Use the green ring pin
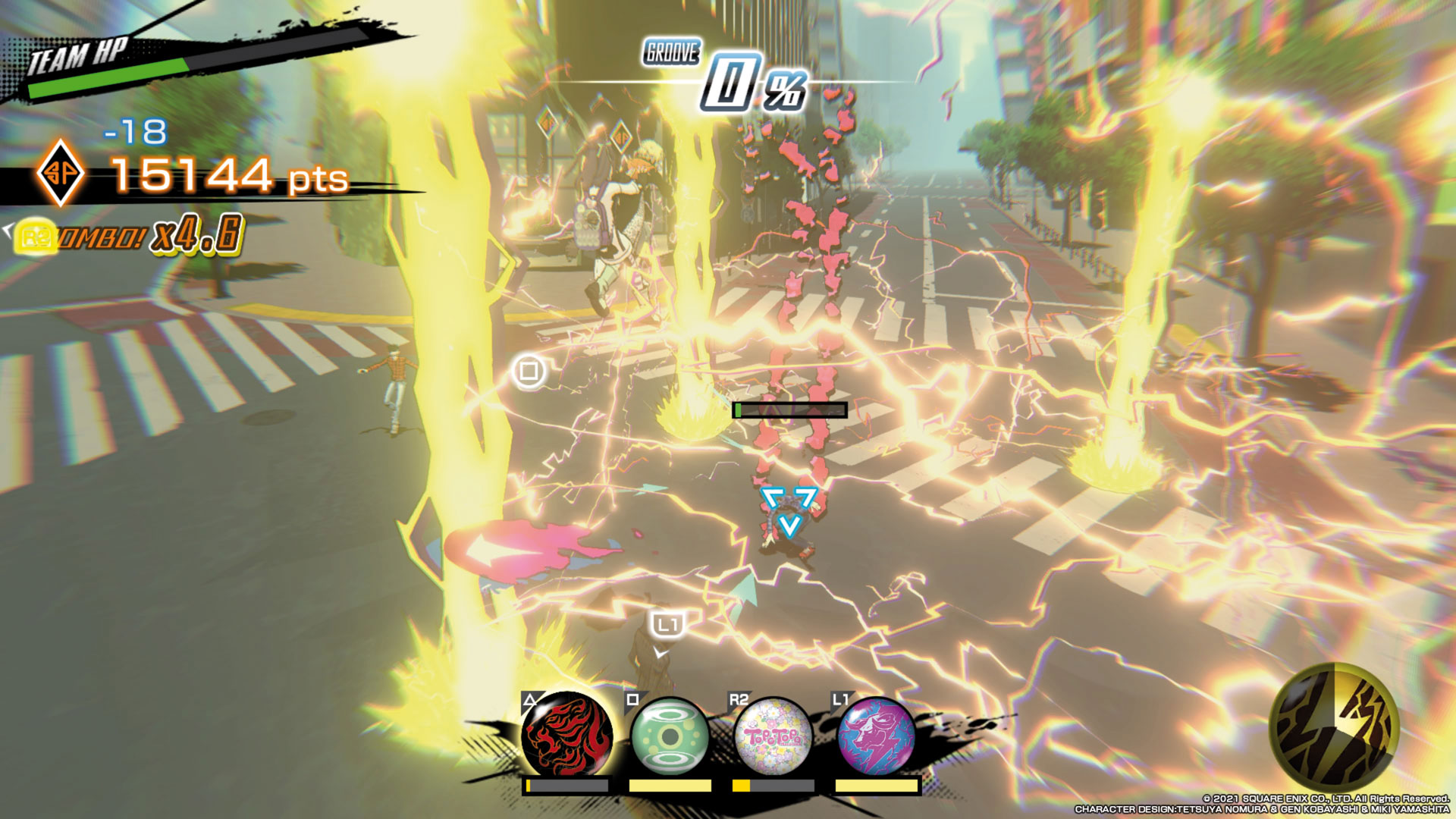1456x819 pixels. tap(670, 736)
